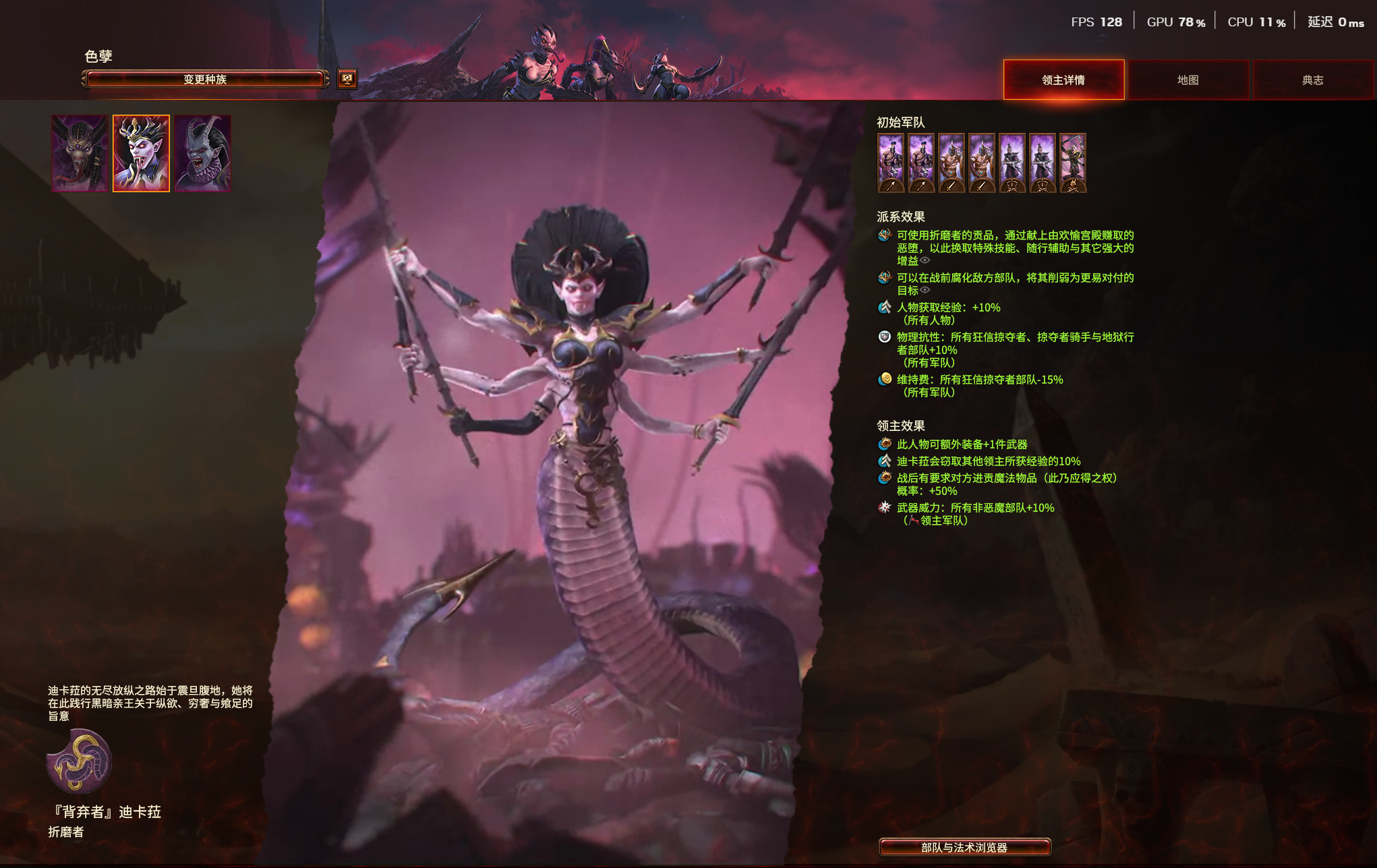The height and width of the screenshot is (868, 1377).
Task: Show the 典志 tab
Action: [x=1312, y=80]
